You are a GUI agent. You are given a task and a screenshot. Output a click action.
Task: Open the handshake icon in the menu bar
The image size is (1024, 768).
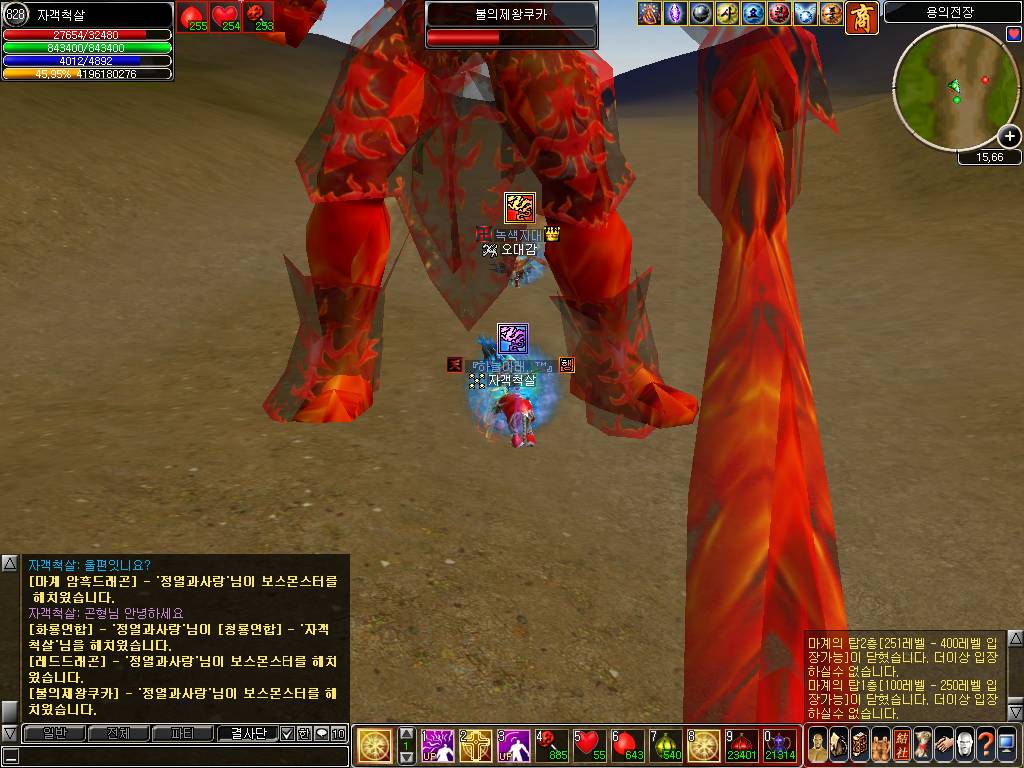point(944,745)
